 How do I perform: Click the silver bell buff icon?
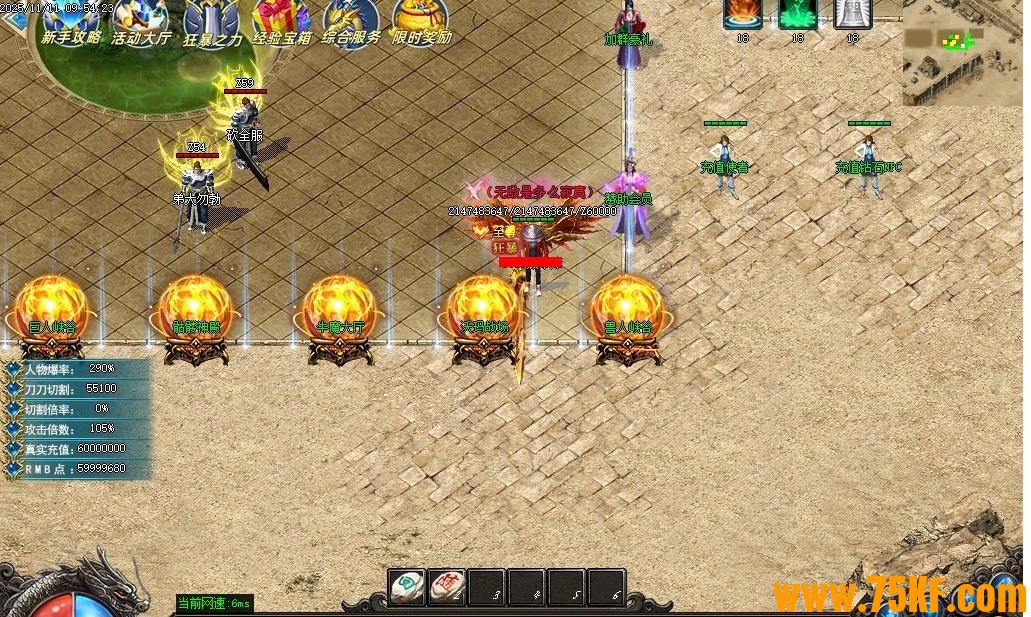point(852,13)
